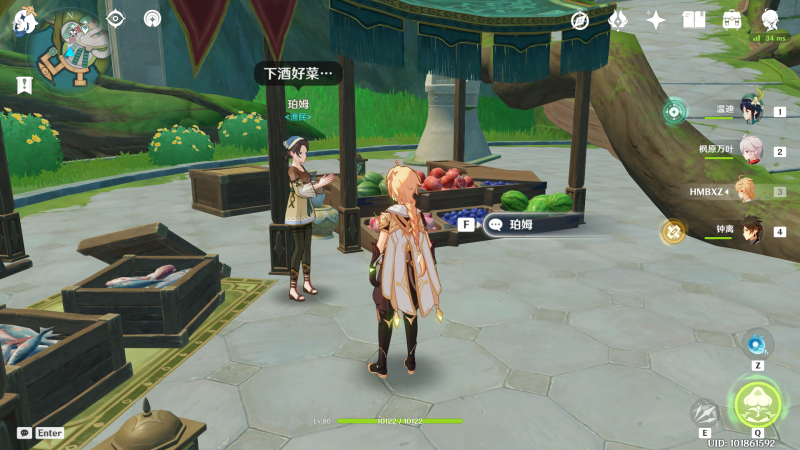Open the Adventurer Handbook book icon

pos(694,20)
